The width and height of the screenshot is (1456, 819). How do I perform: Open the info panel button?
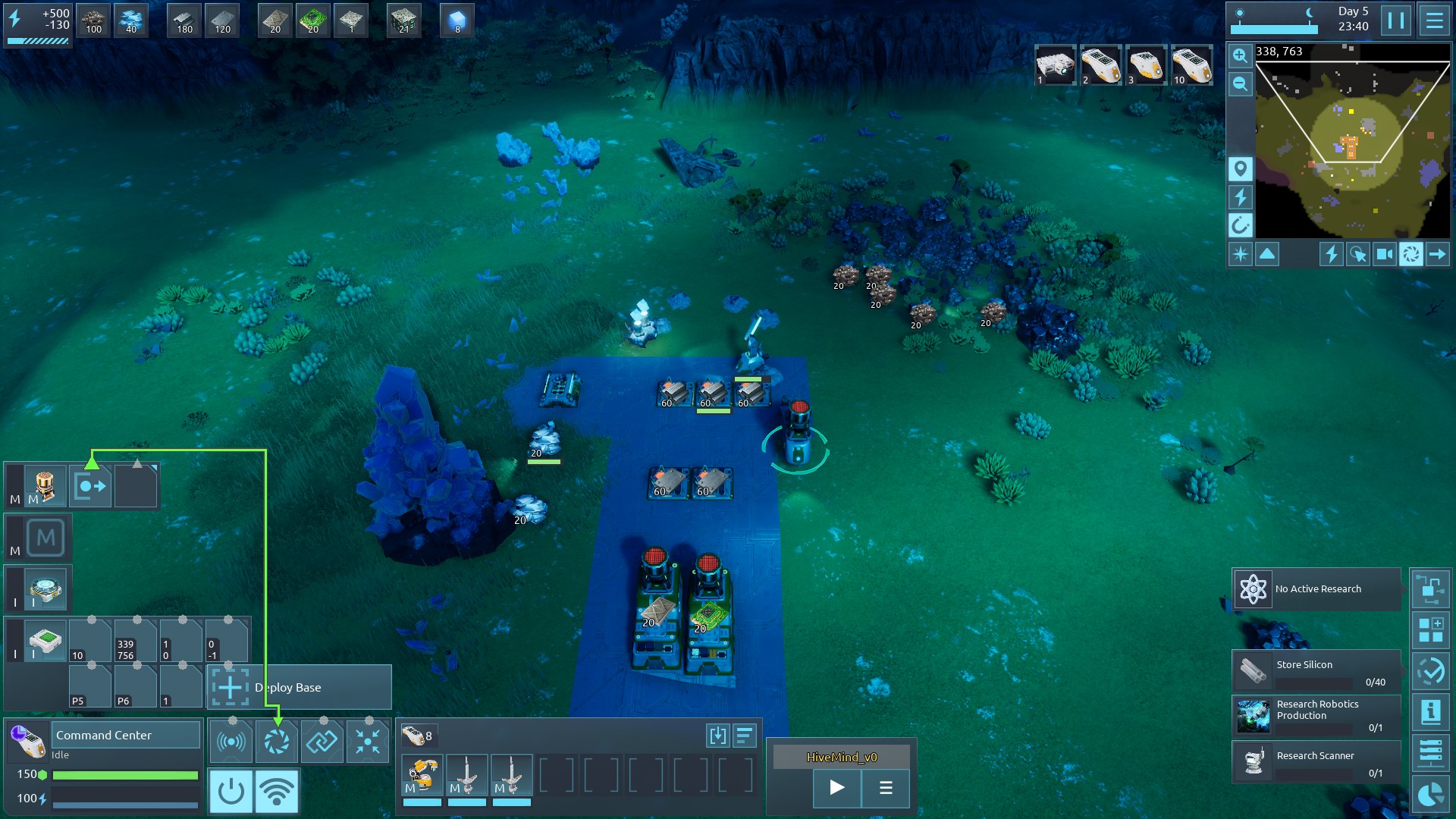pos(1430,711)
